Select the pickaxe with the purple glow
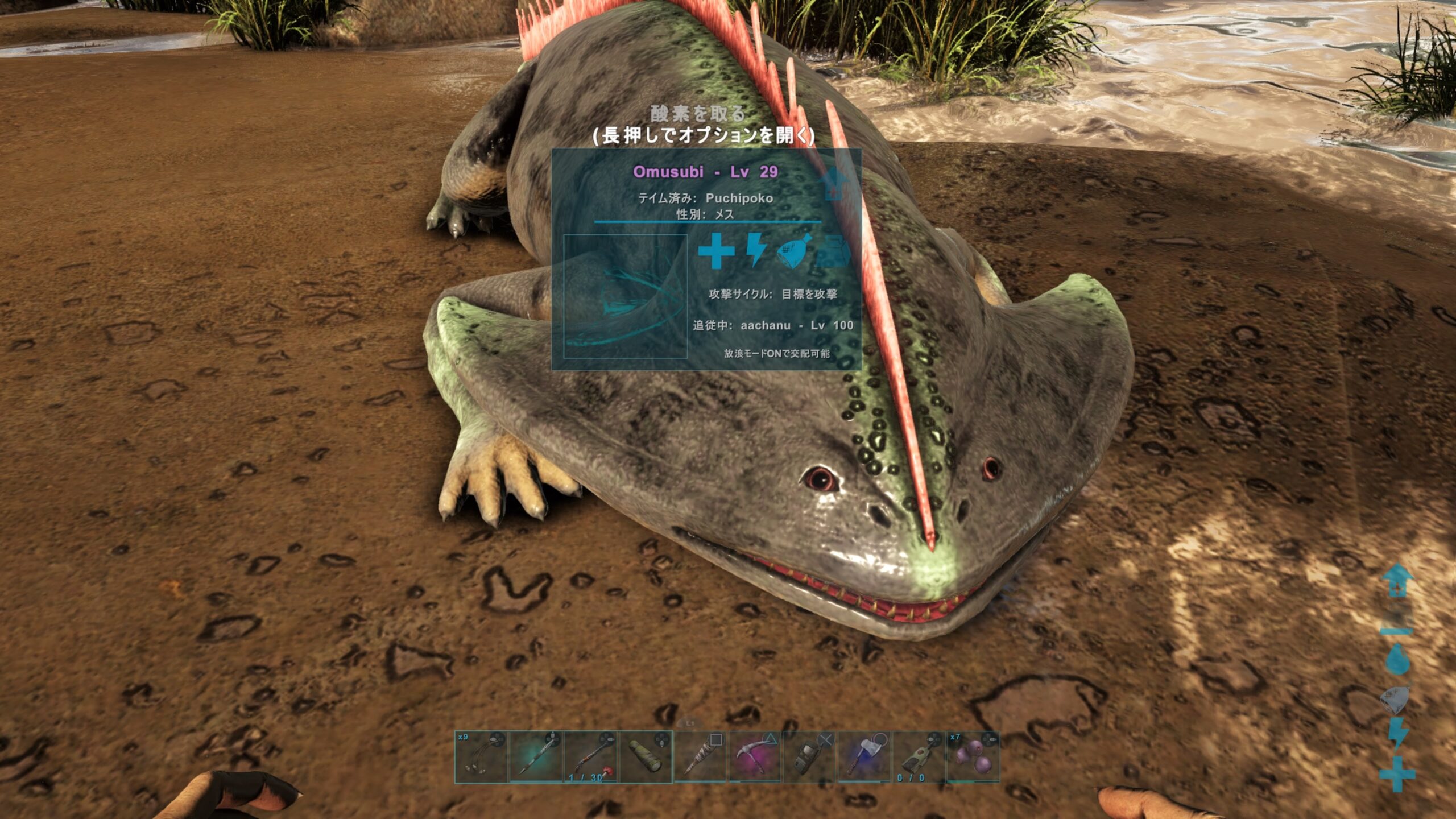The width and height of the screenshot is (1456, 819). click(x=755, y=757)
